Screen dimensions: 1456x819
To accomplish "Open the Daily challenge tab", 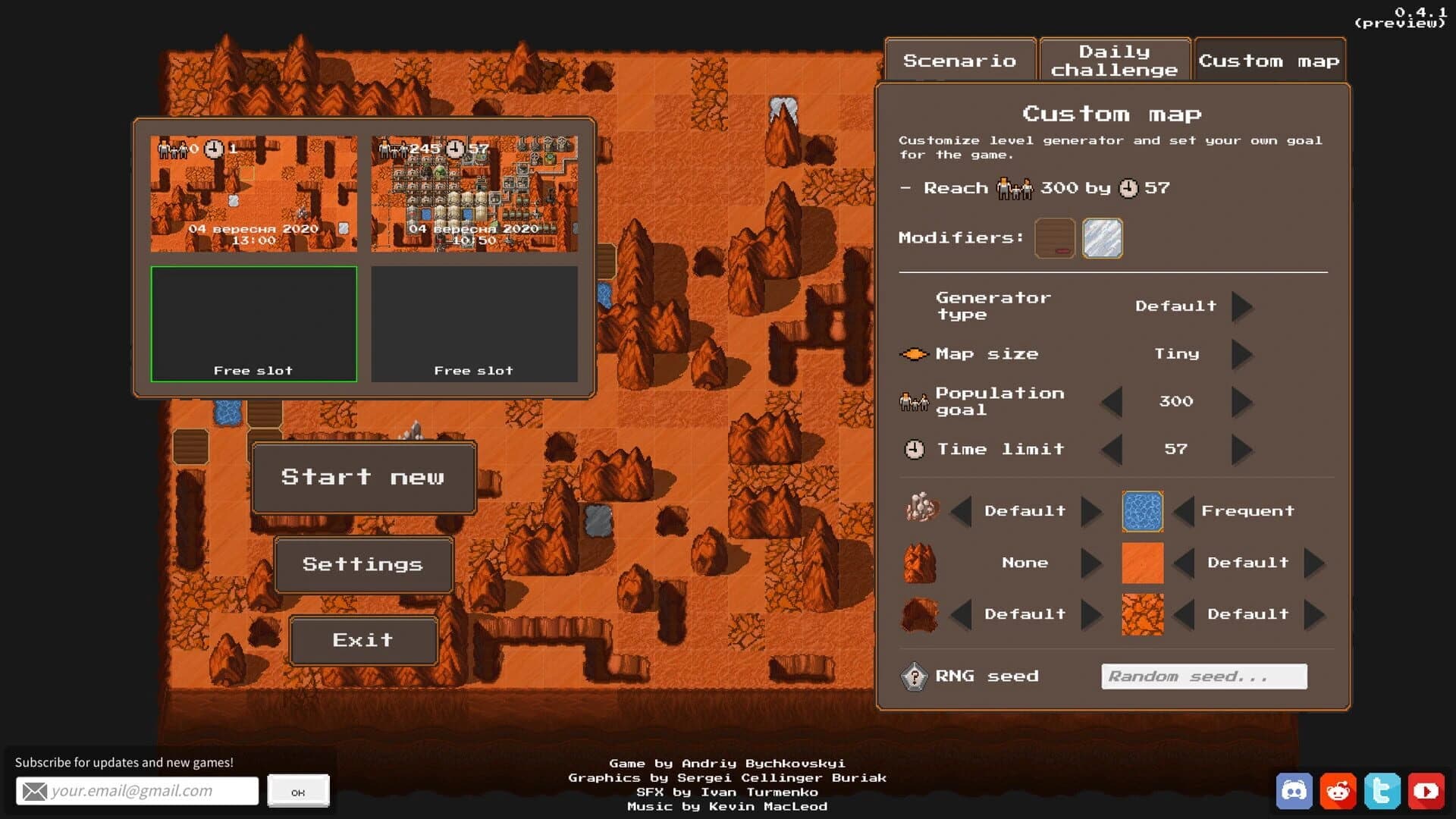I will [x=1115, y=60].
